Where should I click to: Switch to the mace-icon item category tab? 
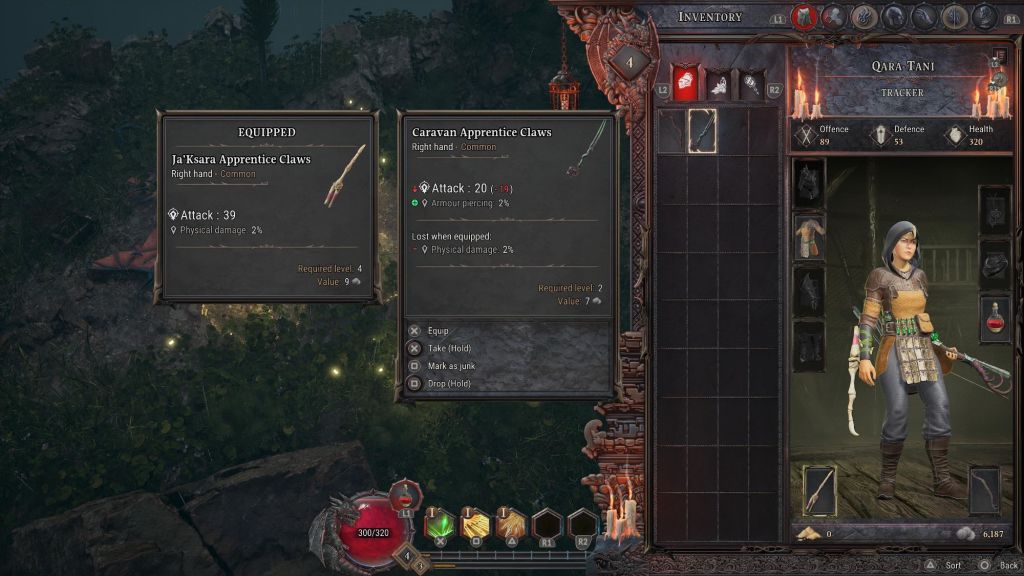point(752,82)
